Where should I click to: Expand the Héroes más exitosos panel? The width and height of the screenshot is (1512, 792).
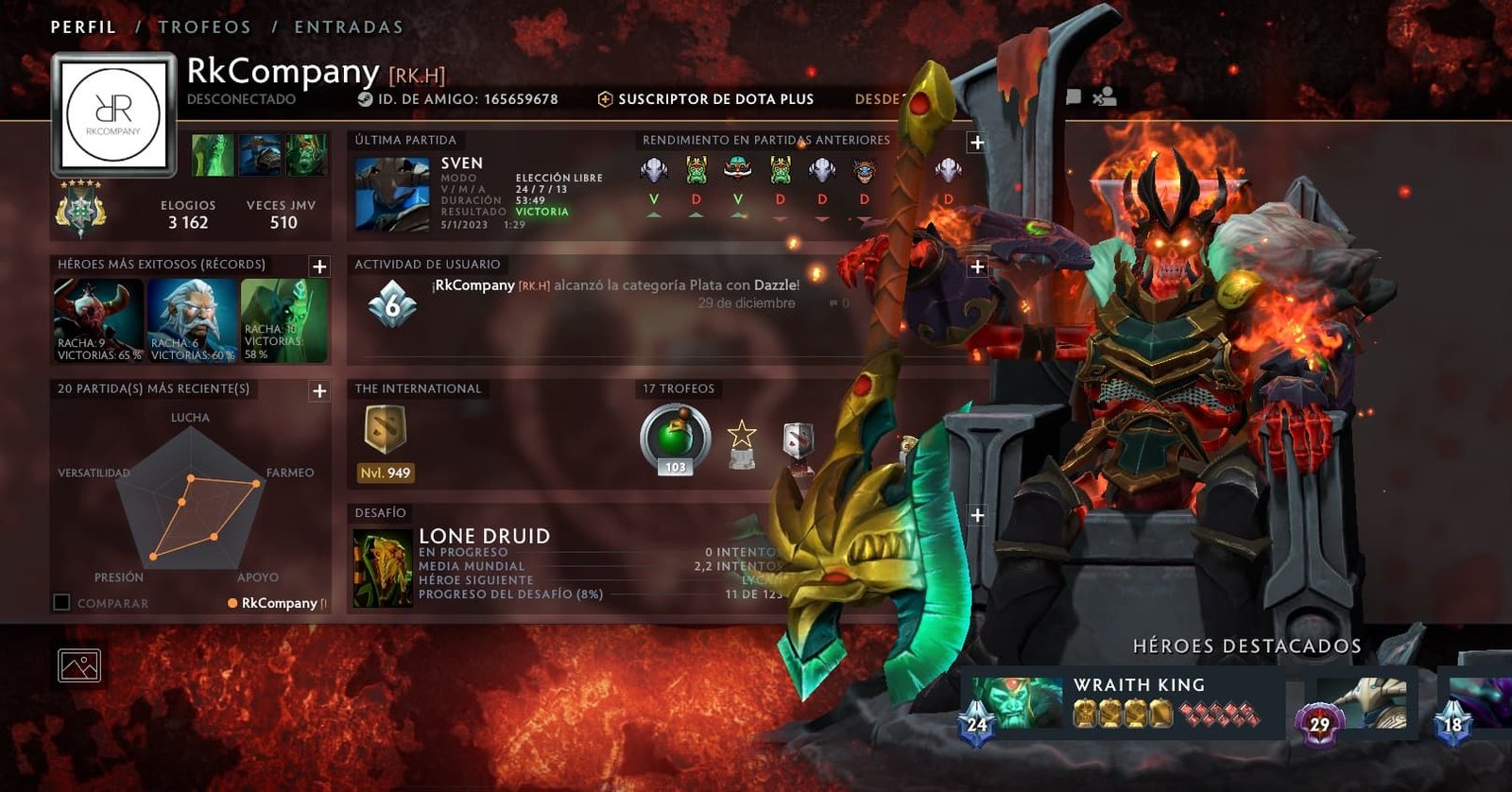coord(319,267)
